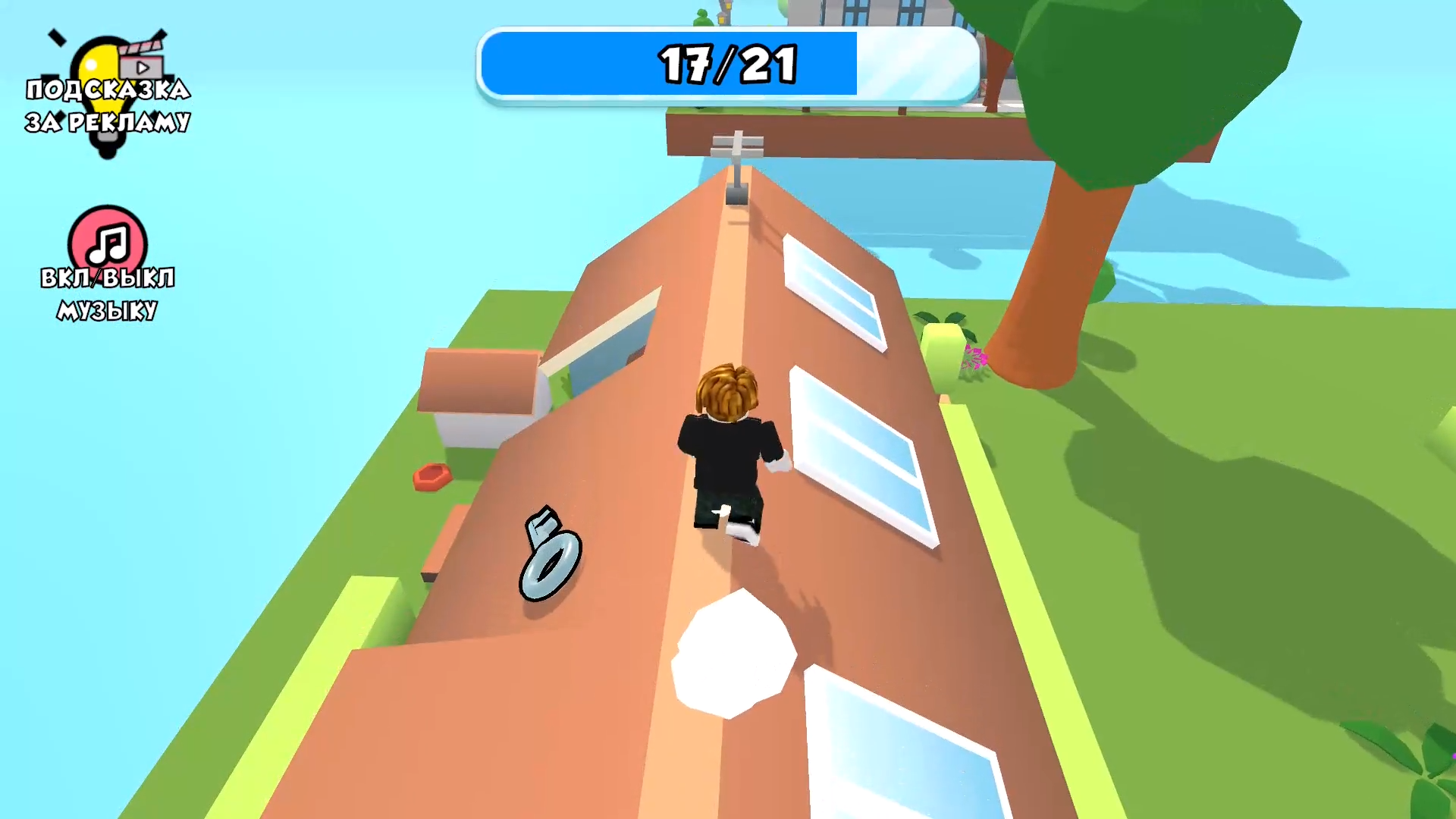The width and height of the screenshot is (1456, 819).
Task: Click the red pot beside the house
Action: tap(432, 476)
